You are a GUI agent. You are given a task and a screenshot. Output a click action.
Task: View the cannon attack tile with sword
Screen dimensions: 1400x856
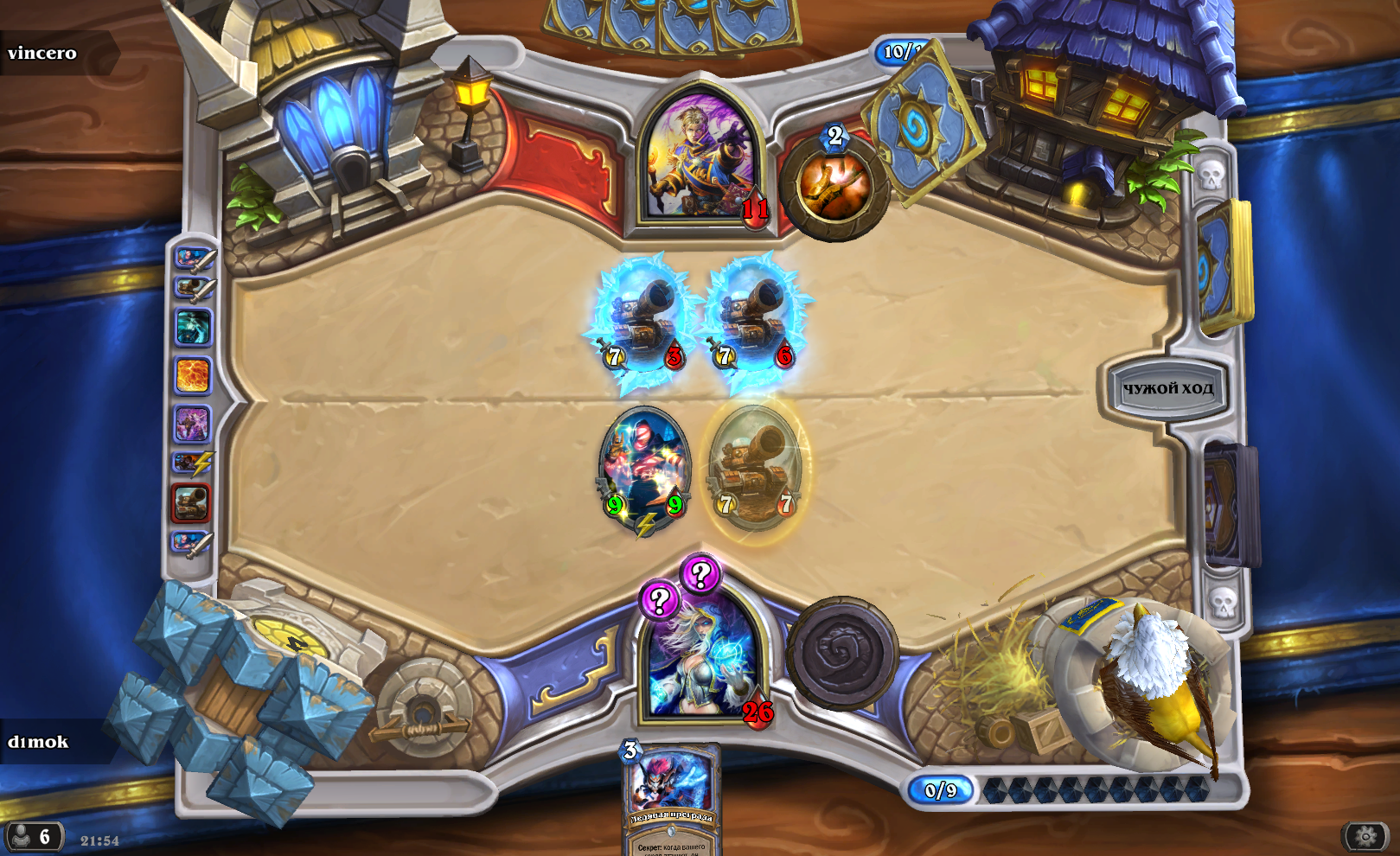(193, 288)
